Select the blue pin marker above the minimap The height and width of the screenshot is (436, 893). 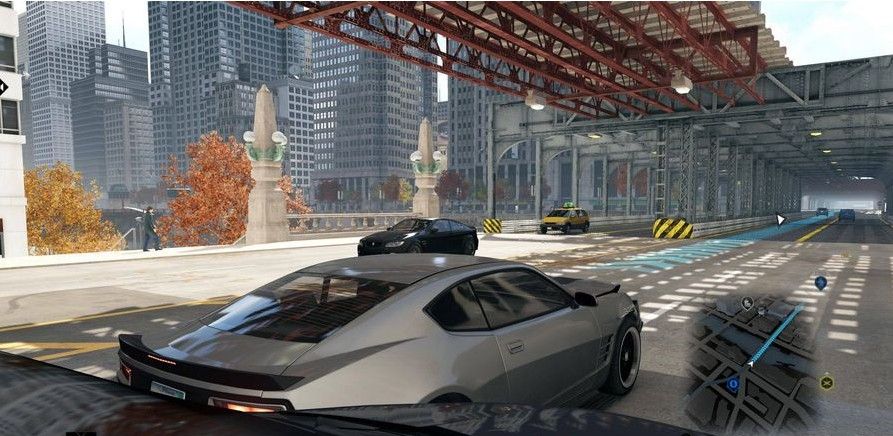[820, 283]
